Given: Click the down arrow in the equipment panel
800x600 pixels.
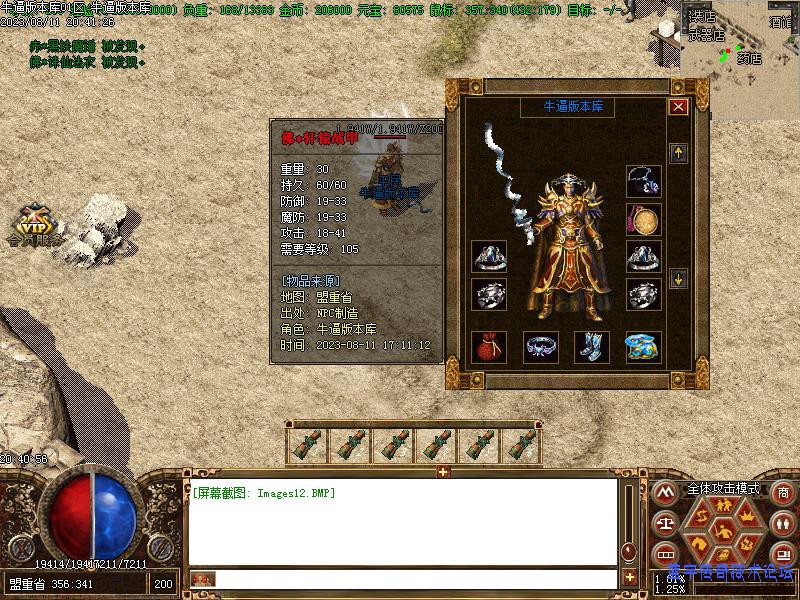Looking at the screenshot, I should click(679, 279).
